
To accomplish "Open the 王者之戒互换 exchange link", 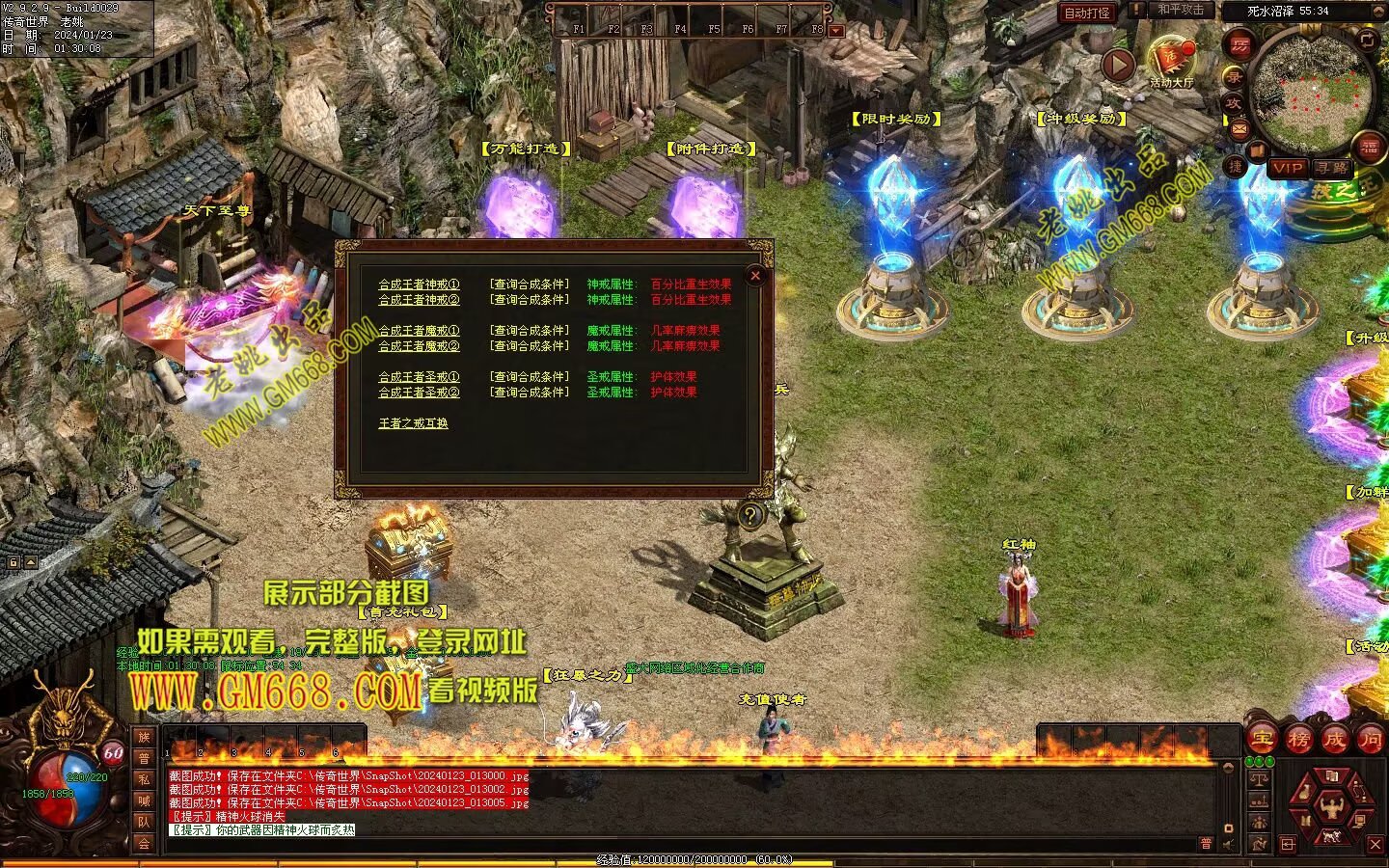I will [x=413, y=423].
